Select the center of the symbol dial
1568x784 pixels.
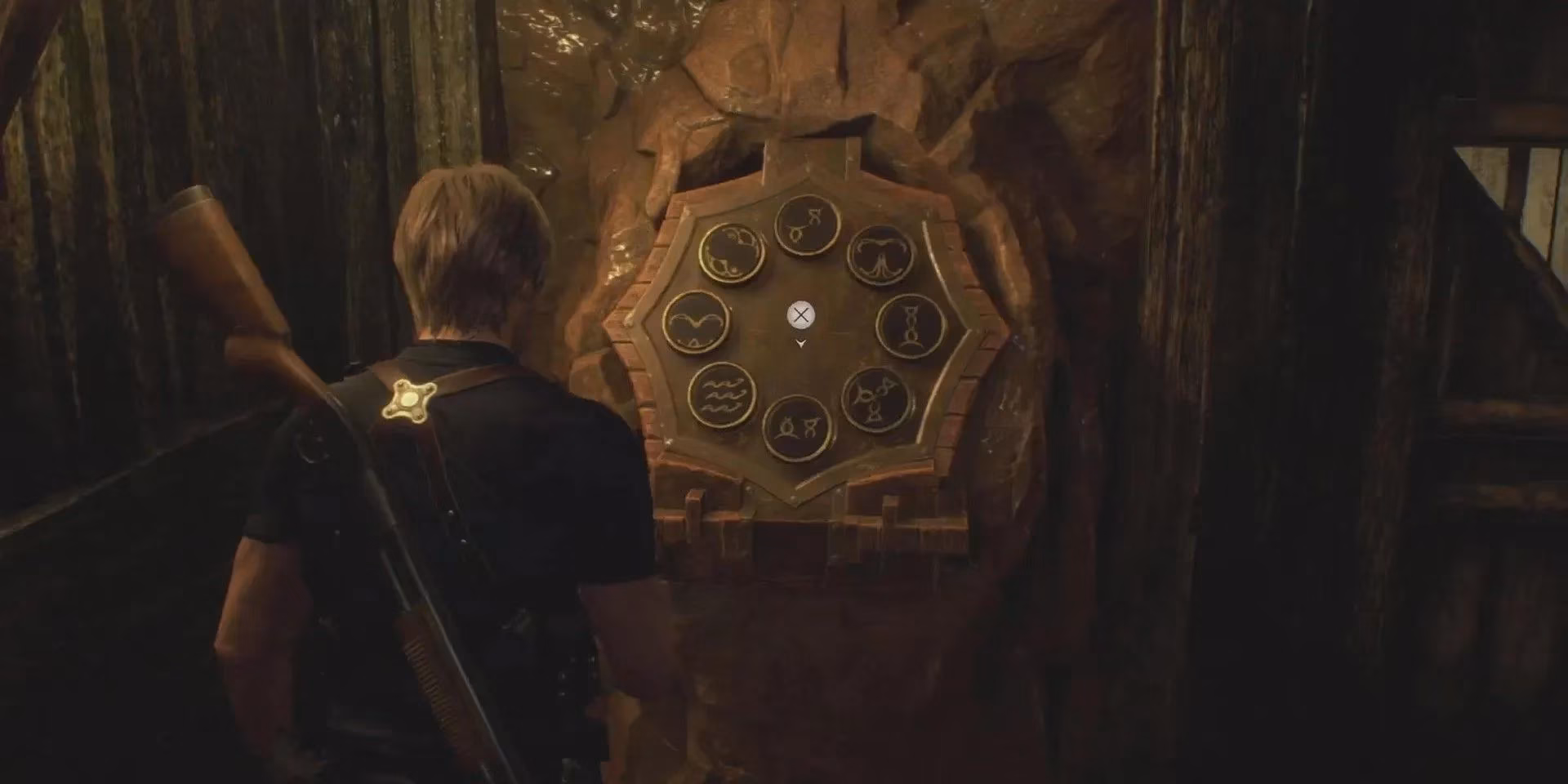point(800,317)
